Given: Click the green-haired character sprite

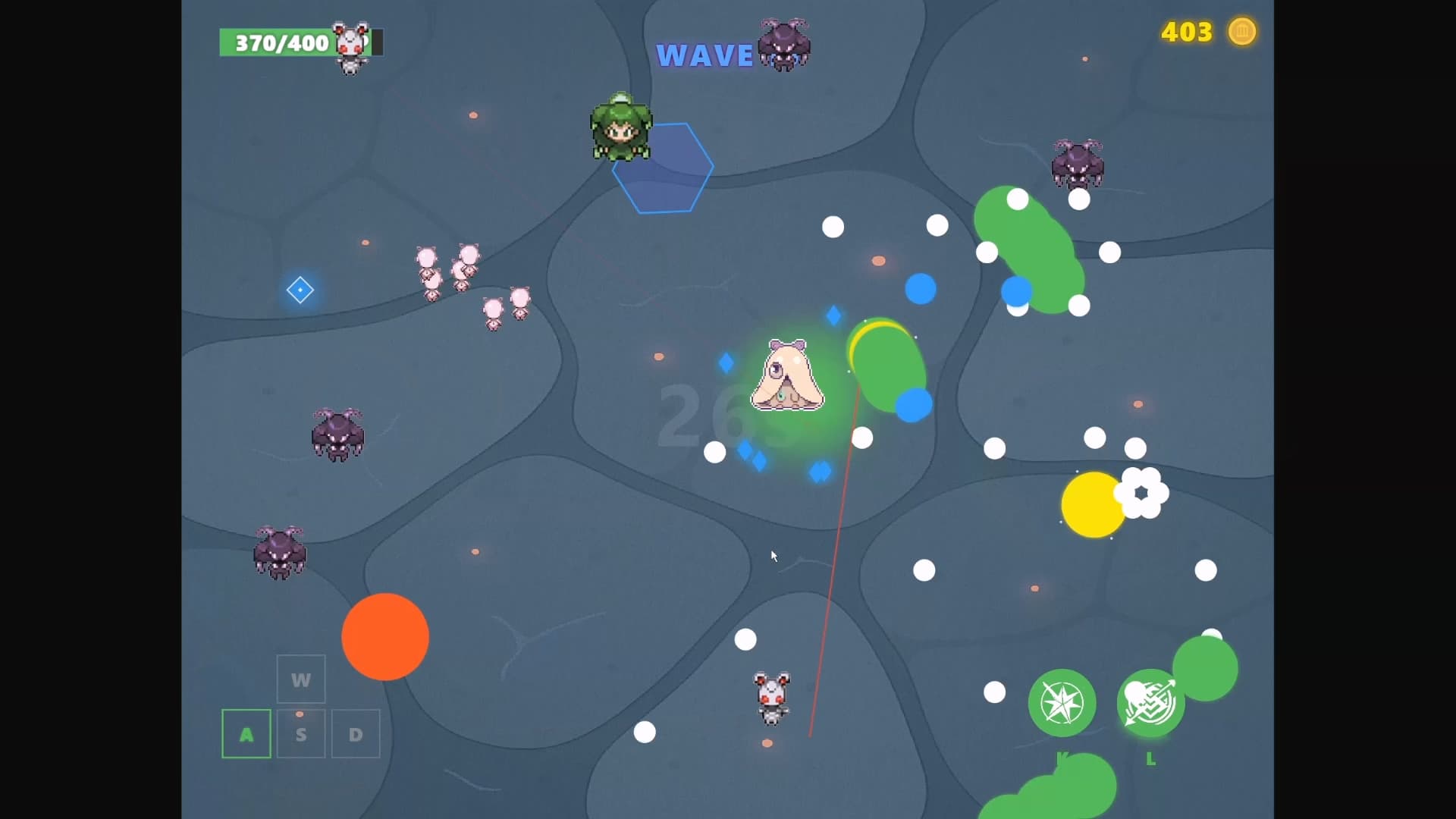Looking at the screenshot, I should (620, 129).
